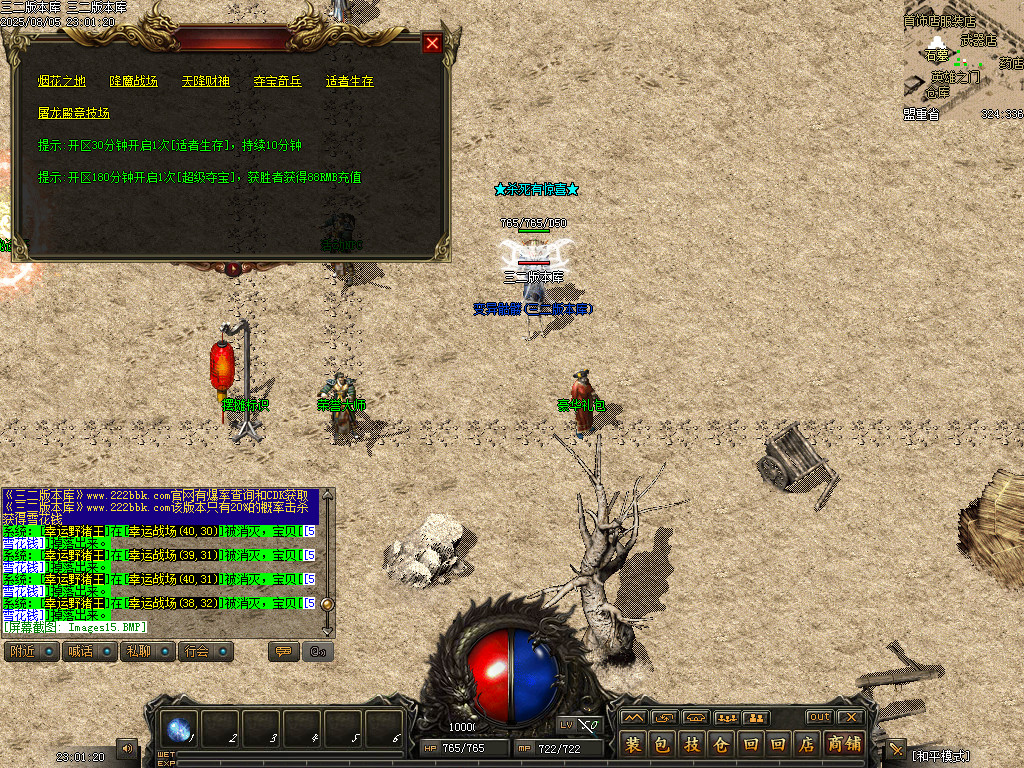Toggle the 行会 guild chat channel
The image size is (1024, 768).
pyautogui.click(x=206, y=652)
